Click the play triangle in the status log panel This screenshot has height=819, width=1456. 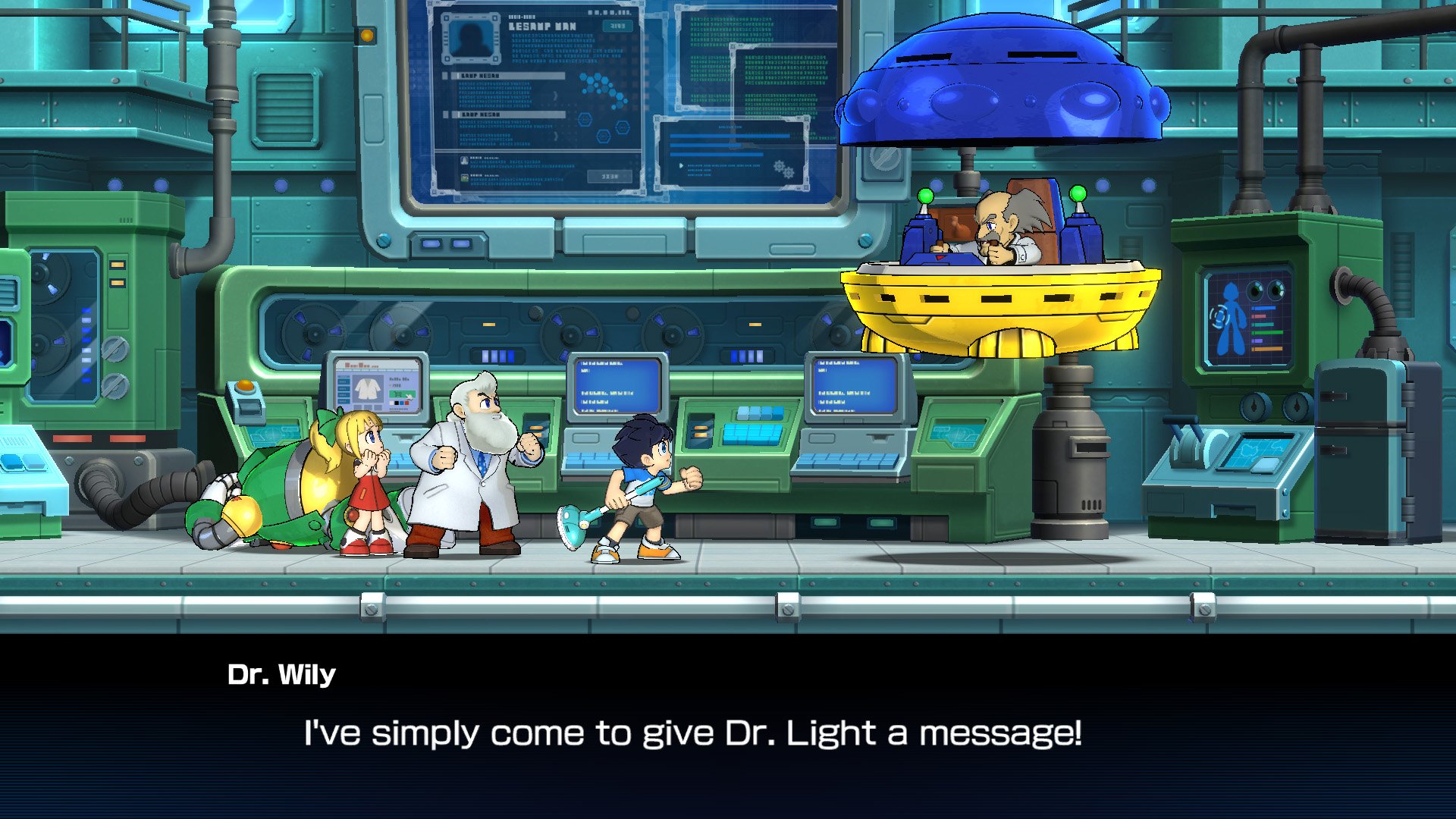(681, 165)
